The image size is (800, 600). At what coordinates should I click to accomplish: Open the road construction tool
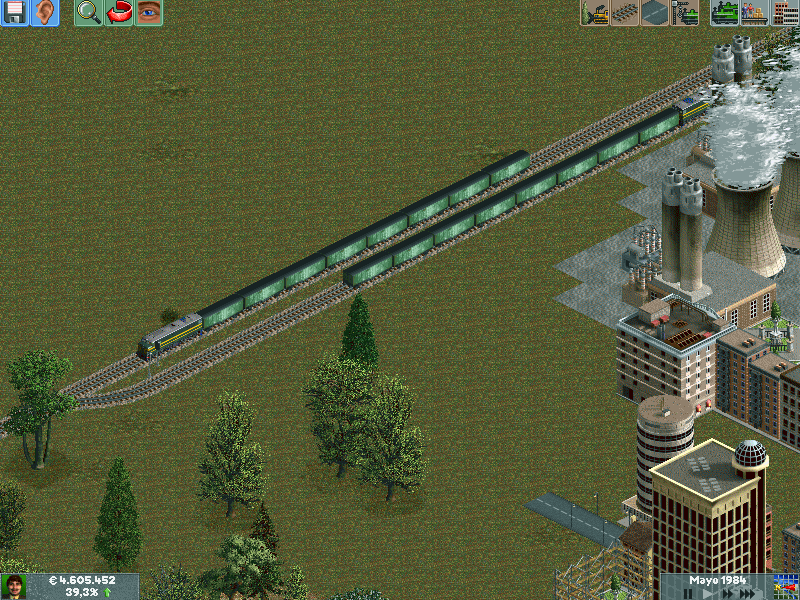click(x=655, y=13)
